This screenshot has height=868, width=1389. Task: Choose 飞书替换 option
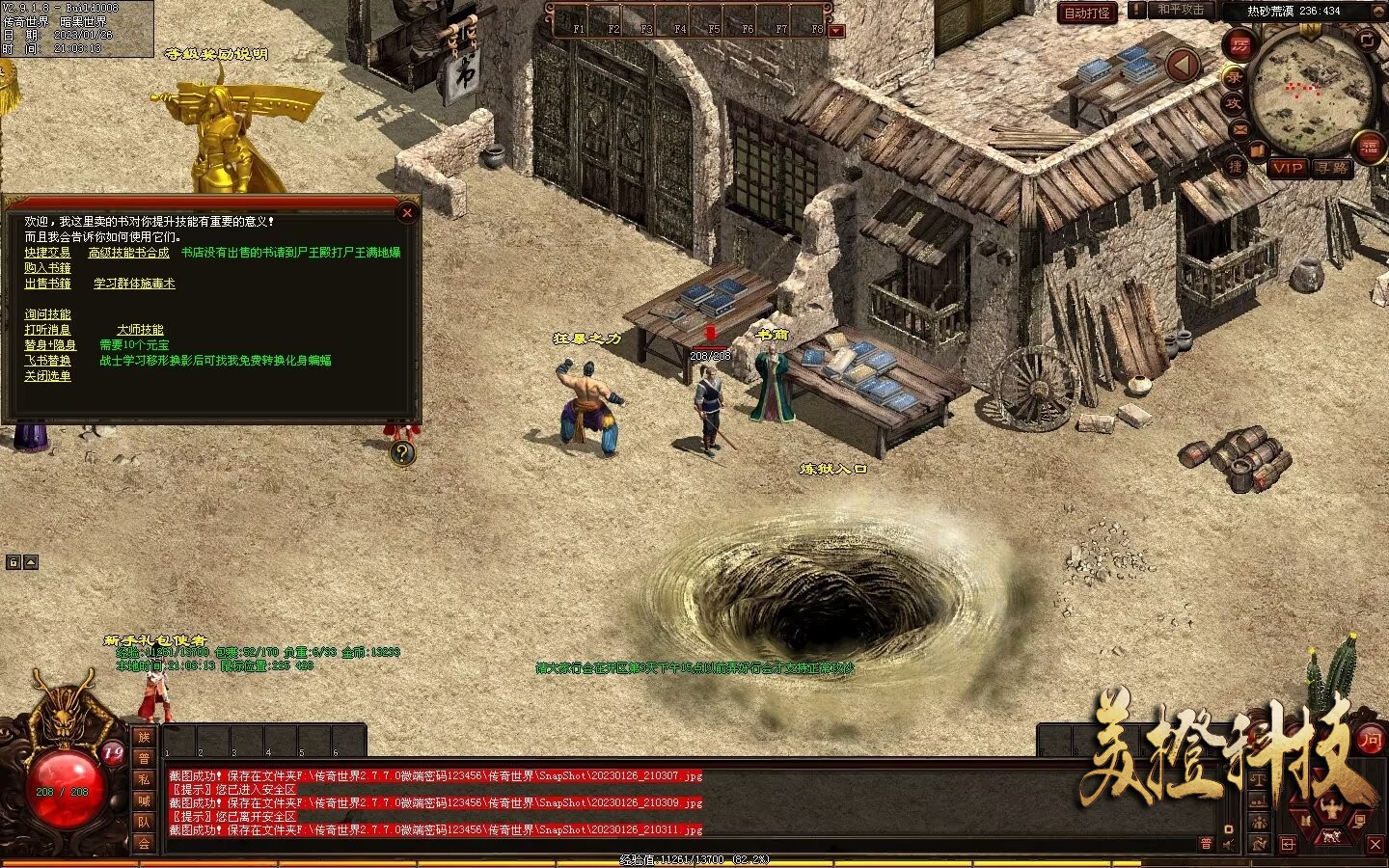pos(47,361)
